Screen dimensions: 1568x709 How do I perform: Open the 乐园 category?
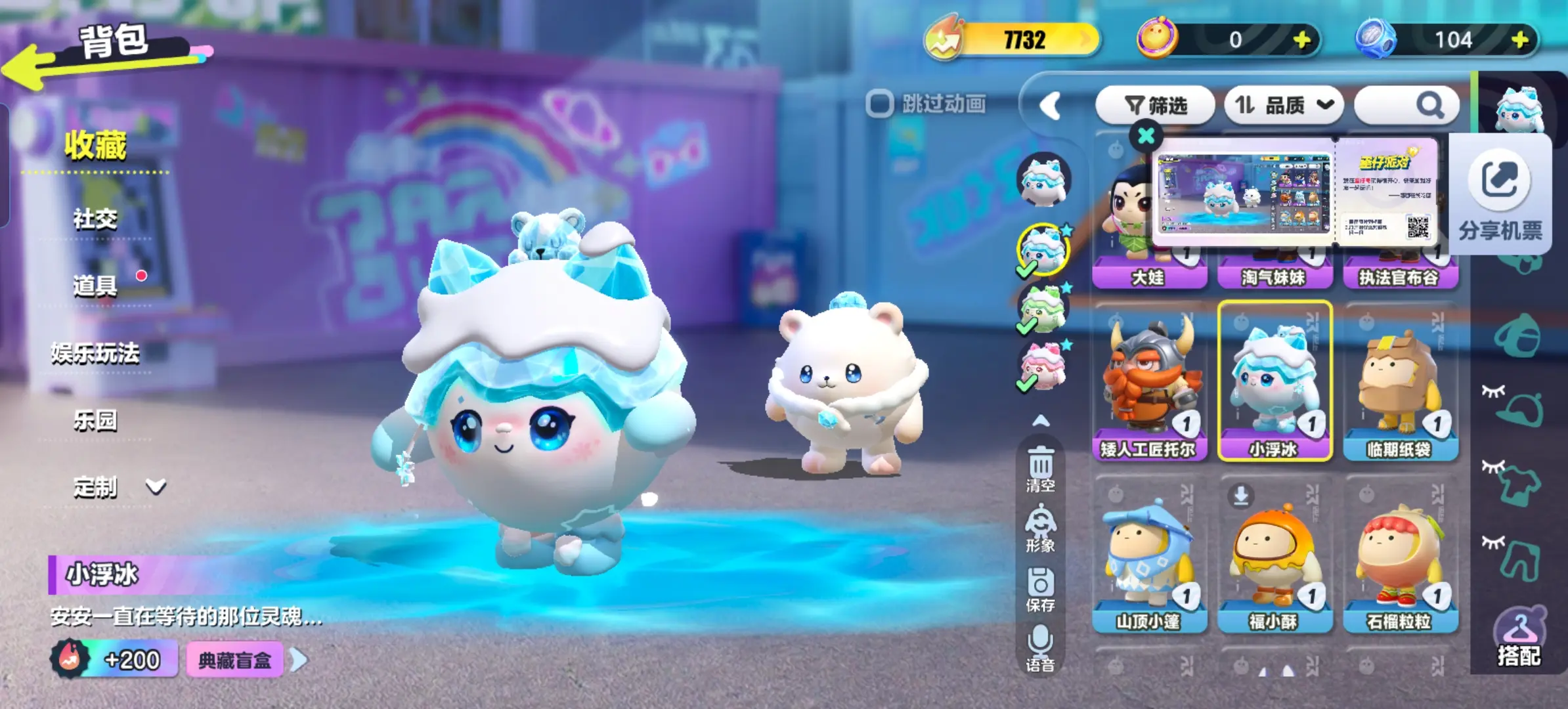[95, 420]
